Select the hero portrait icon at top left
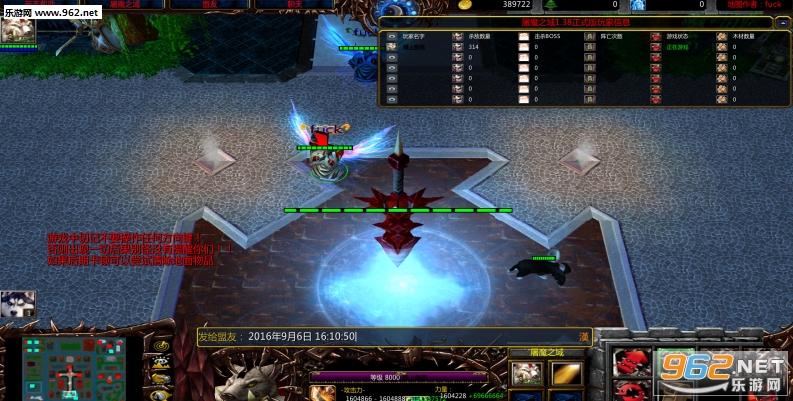 coord(18,29)
